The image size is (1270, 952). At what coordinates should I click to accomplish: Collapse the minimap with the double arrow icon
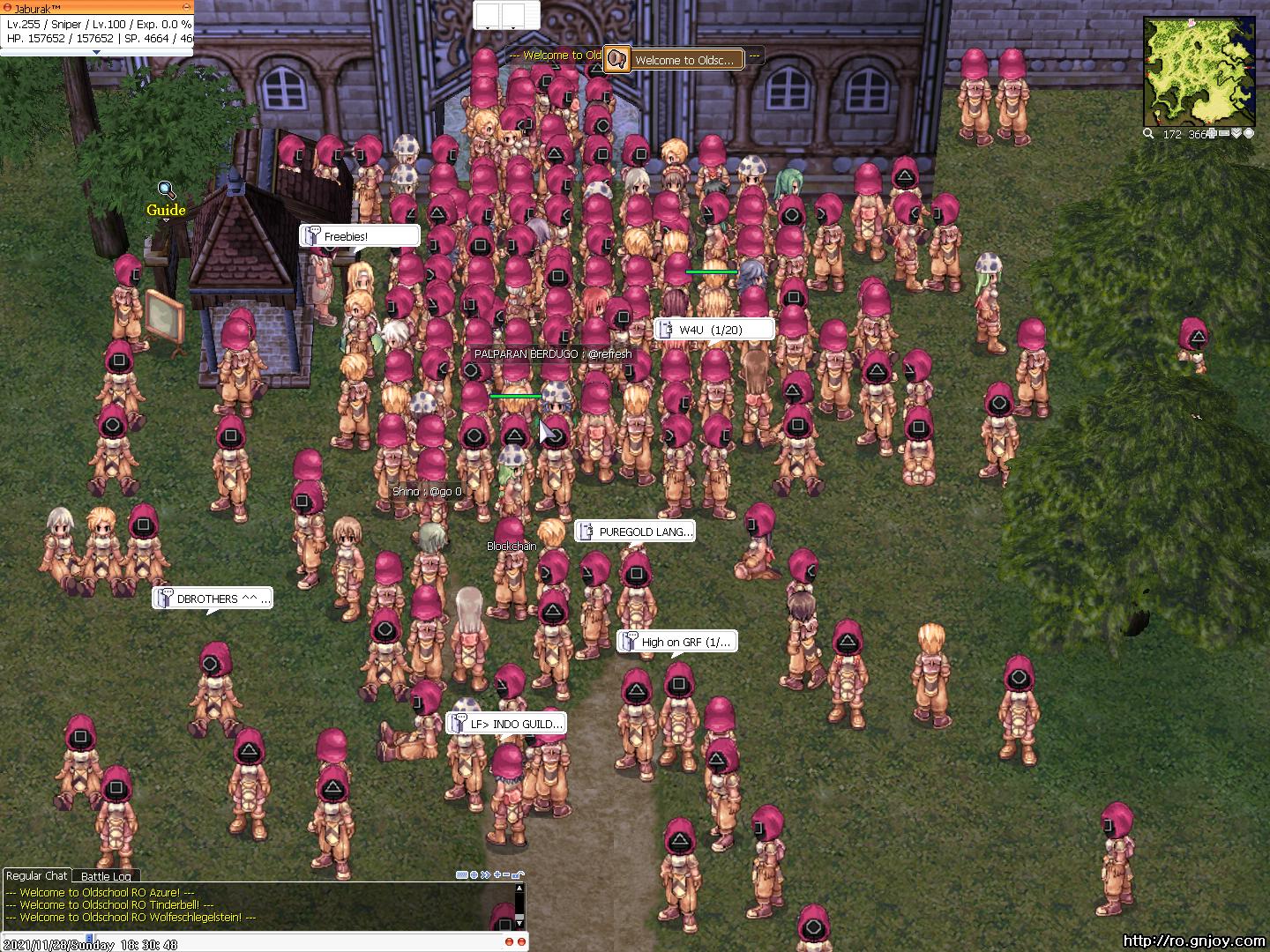(x=1237, y=133)
